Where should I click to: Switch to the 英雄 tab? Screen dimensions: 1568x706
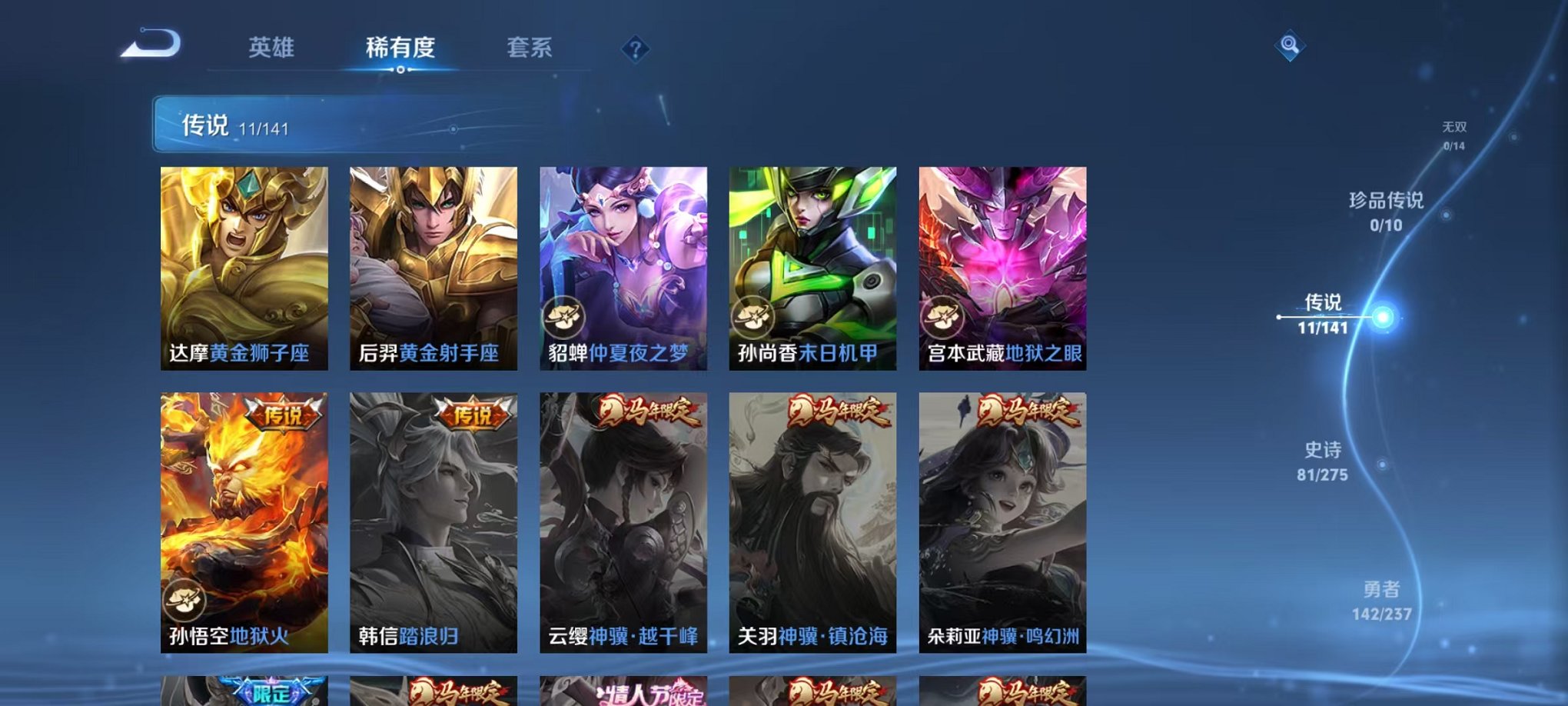(271, 46)
